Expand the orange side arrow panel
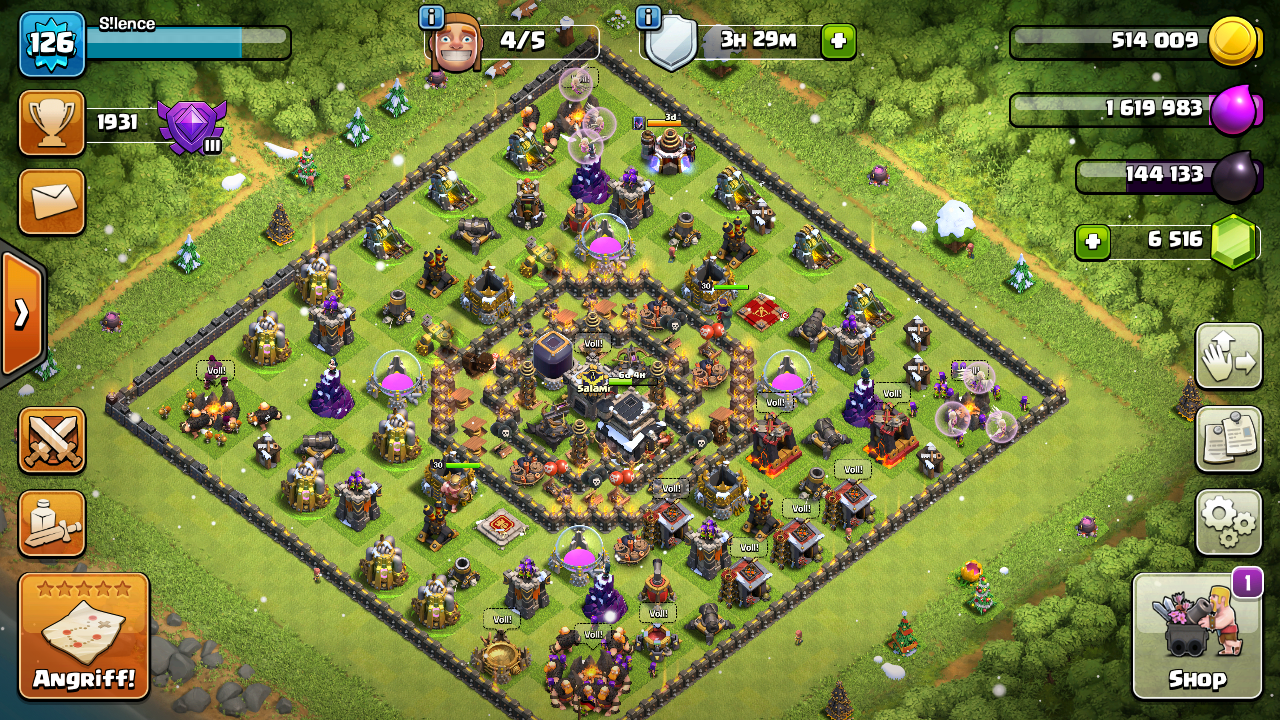 21,313
